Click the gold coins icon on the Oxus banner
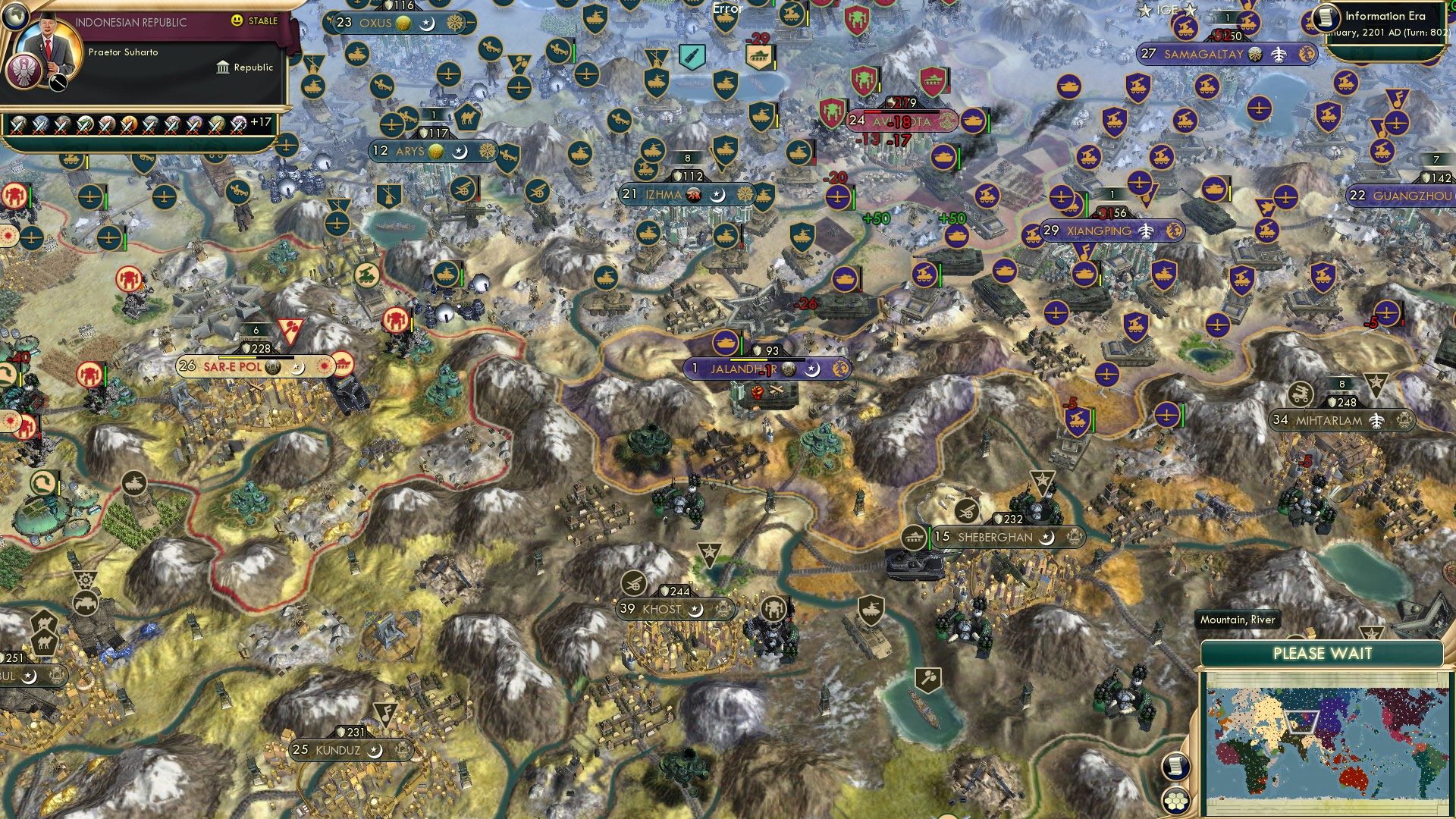 click(401, 23)
